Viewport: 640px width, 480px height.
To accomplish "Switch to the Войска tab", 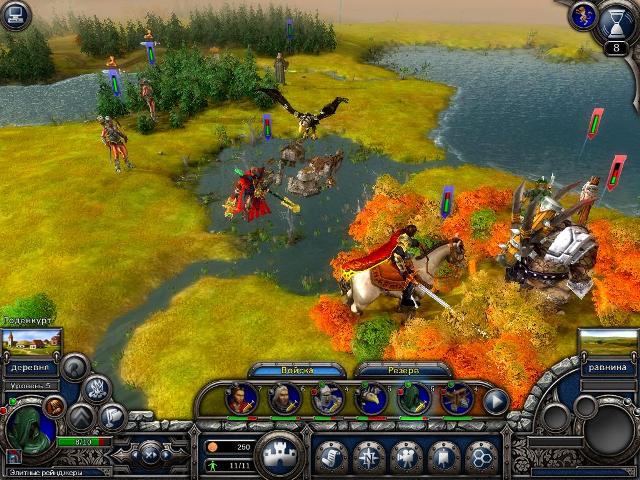I will (x=297, y=370).
